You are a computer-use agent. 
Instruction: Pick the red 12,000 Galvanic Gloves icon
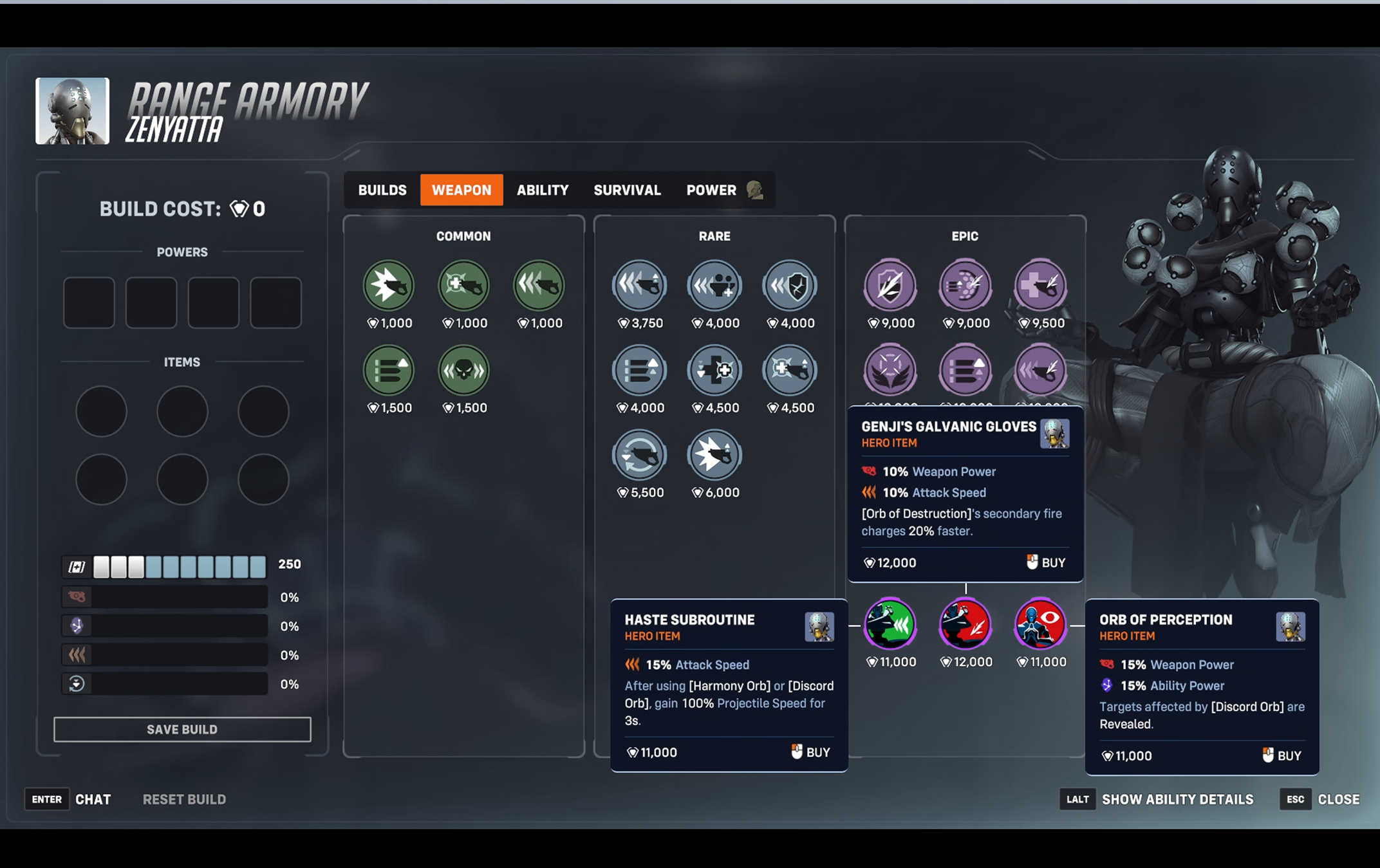965,623
